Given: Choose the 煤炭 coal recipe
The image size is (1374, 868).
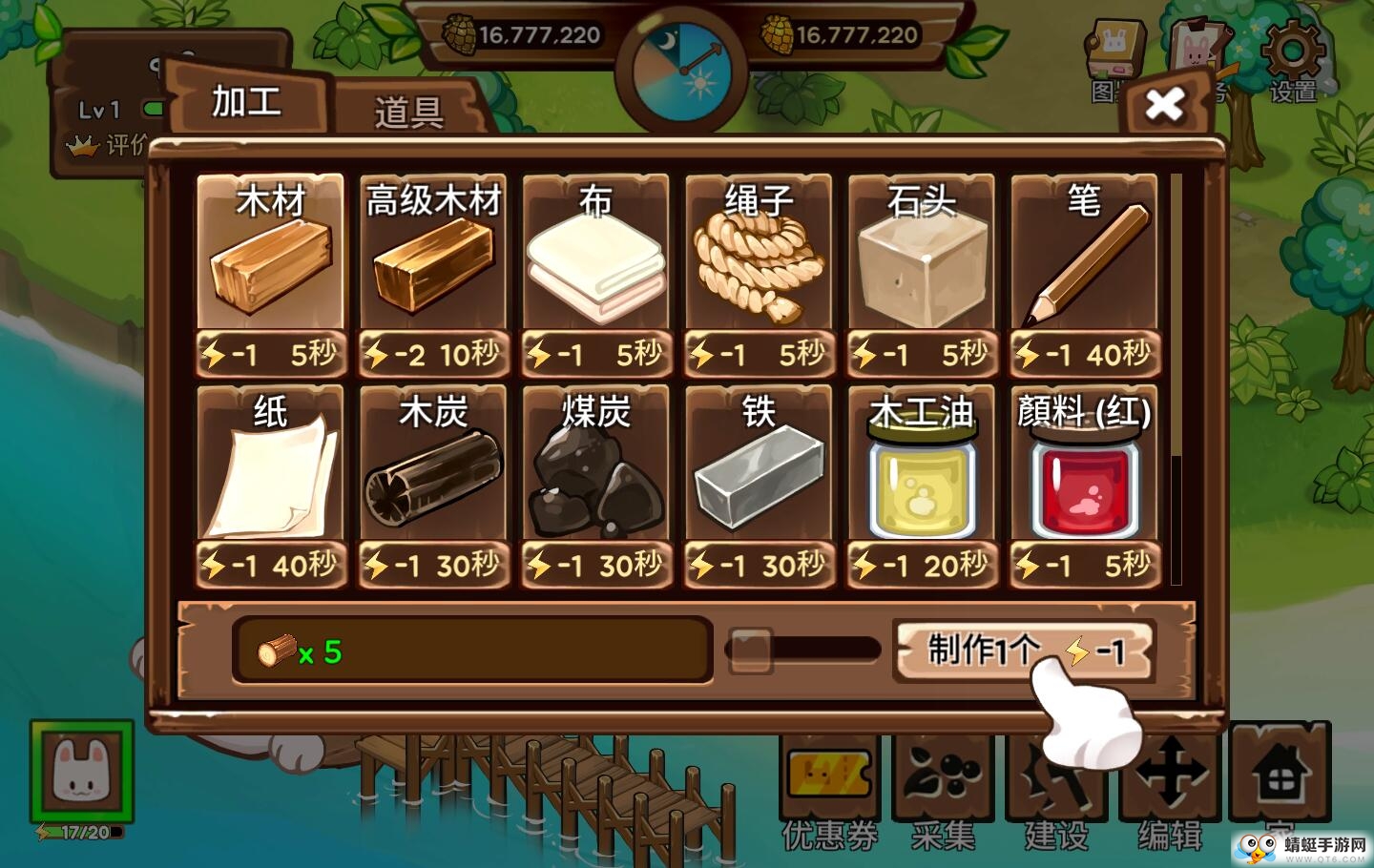Looking at the screenshot, I should 596,472.
